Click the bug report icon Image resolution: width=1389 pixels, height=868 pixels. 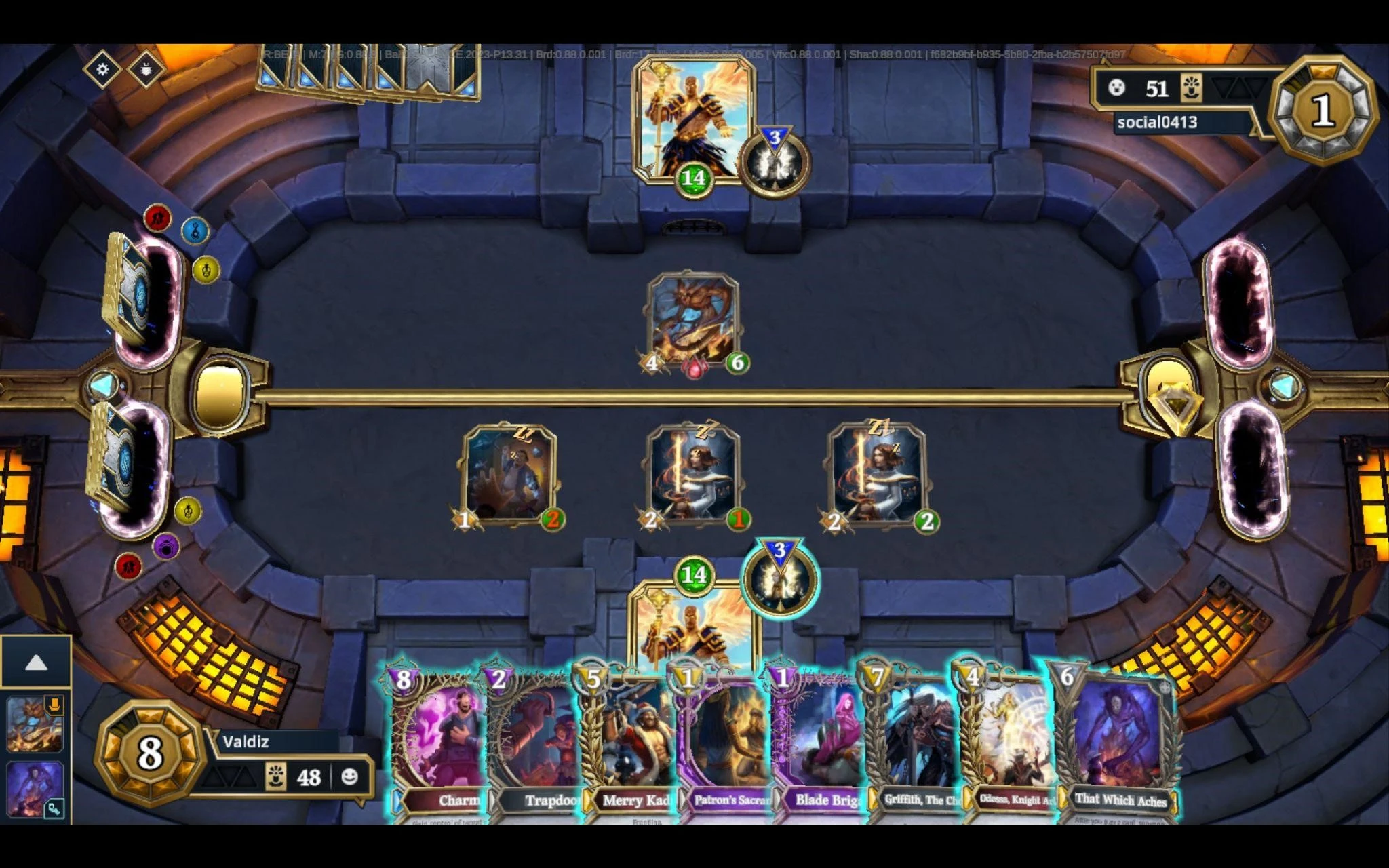pyautogui.click(x=146, y=69)
